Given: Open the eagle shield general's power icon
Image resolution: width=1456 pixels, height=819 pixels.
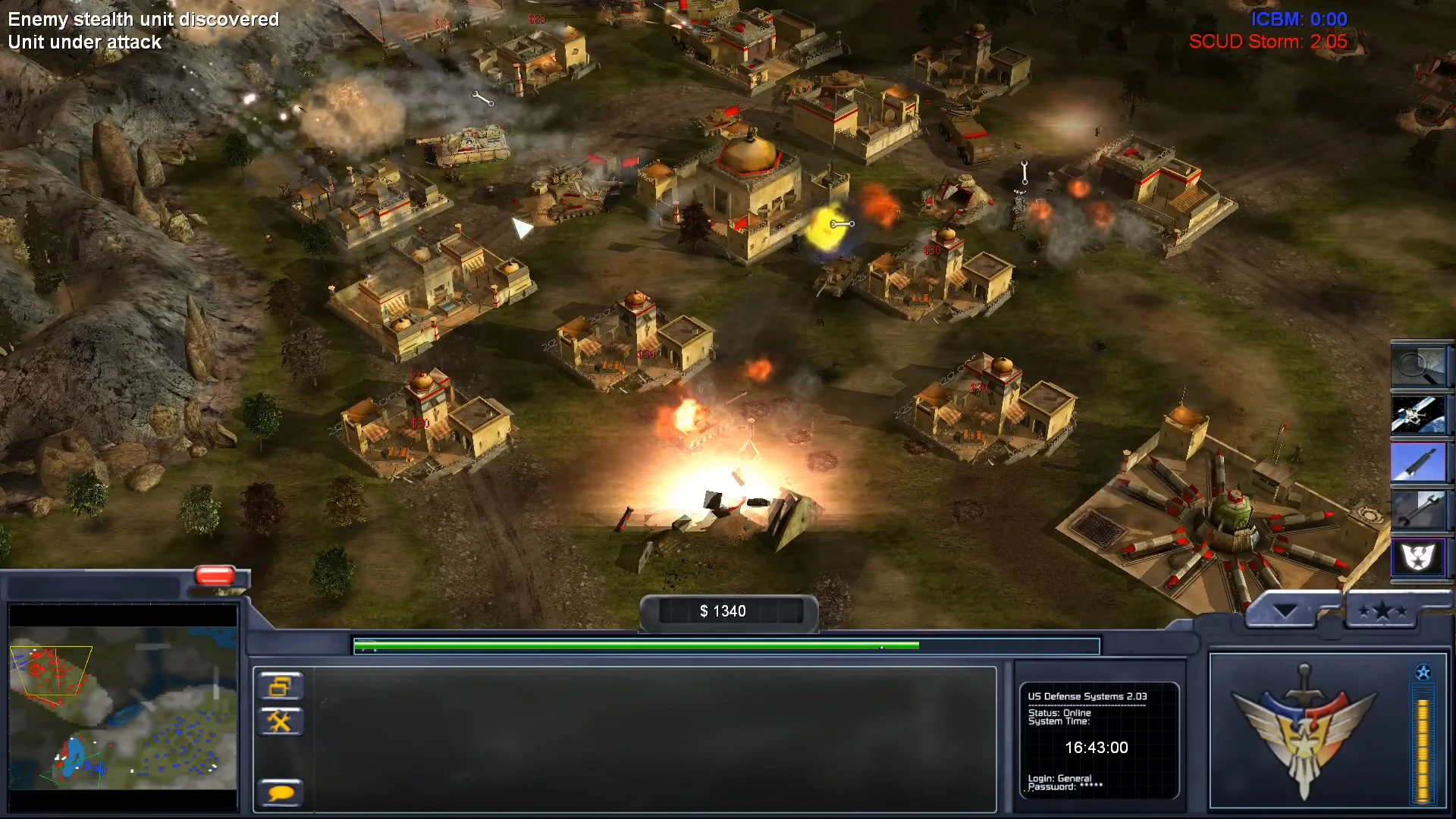Looking at the screenshot, I should [1420, 557].
